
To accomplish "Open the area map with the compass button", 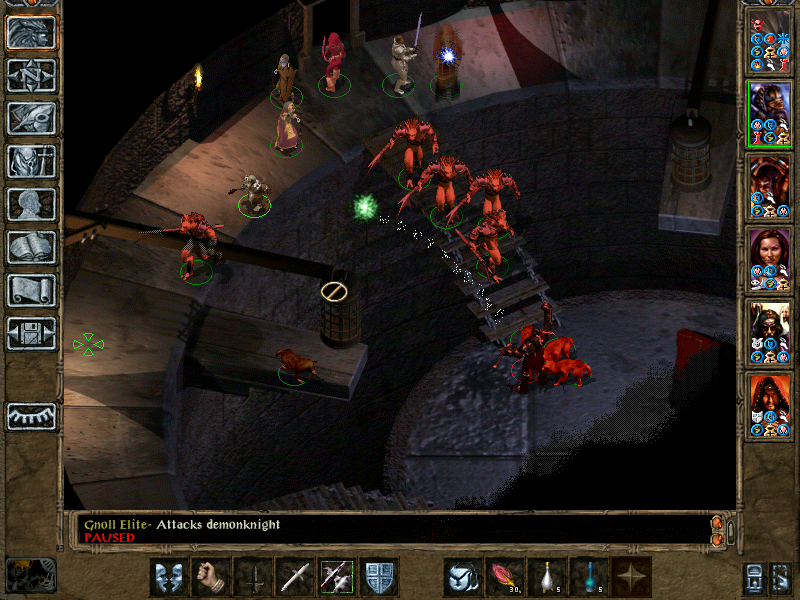I will pyautogui.click(x=32, y=75).
